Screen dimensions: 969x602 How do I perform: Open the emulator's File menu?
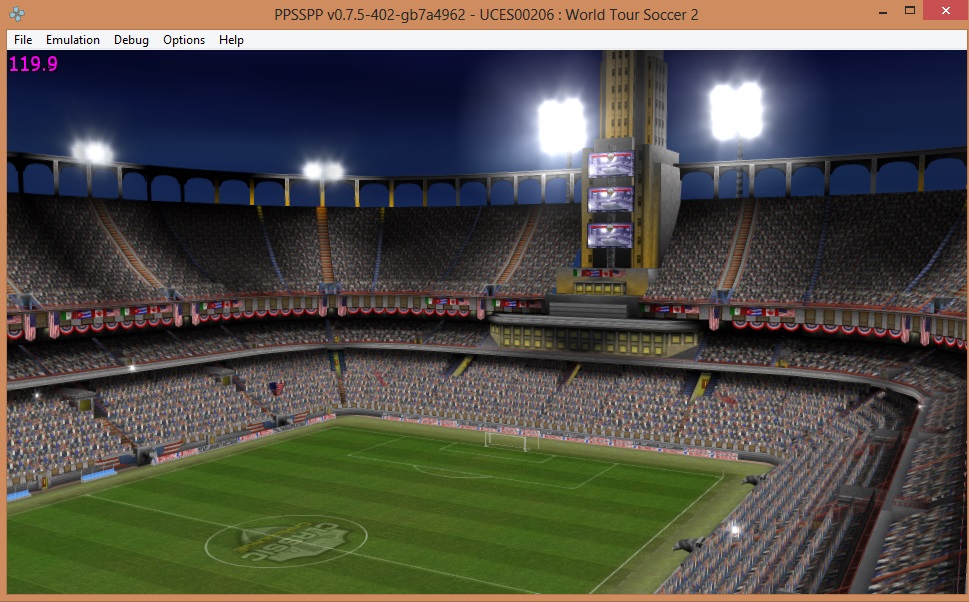coord(23,40)
